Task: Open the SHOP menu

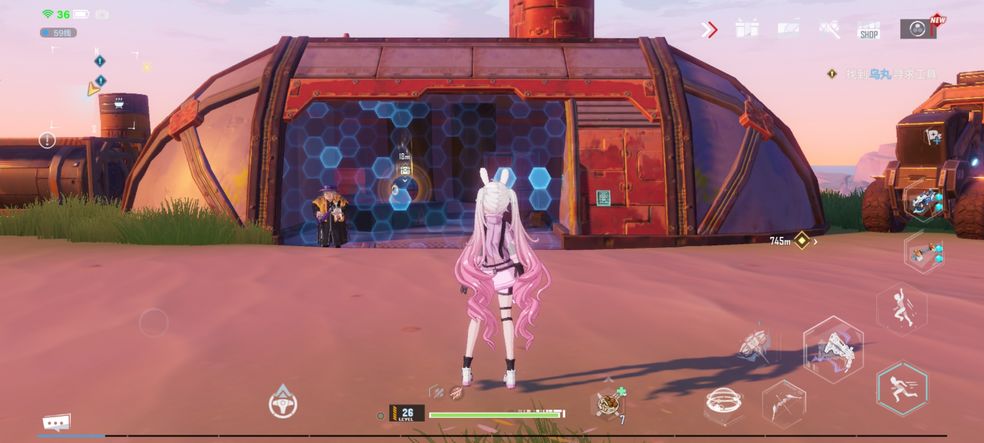Action: tap(868, 30)
